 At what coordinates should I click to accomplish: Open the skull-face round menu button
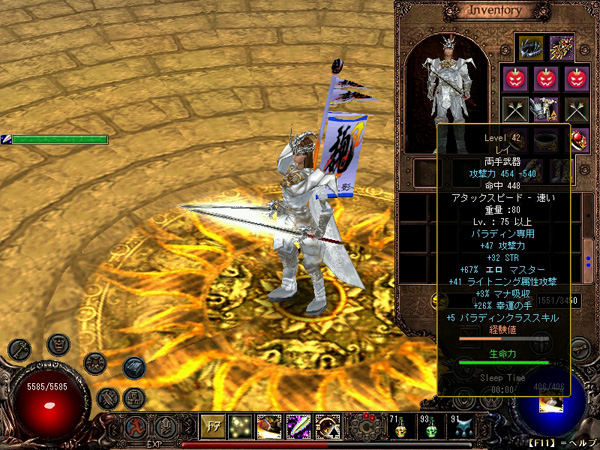57,345
